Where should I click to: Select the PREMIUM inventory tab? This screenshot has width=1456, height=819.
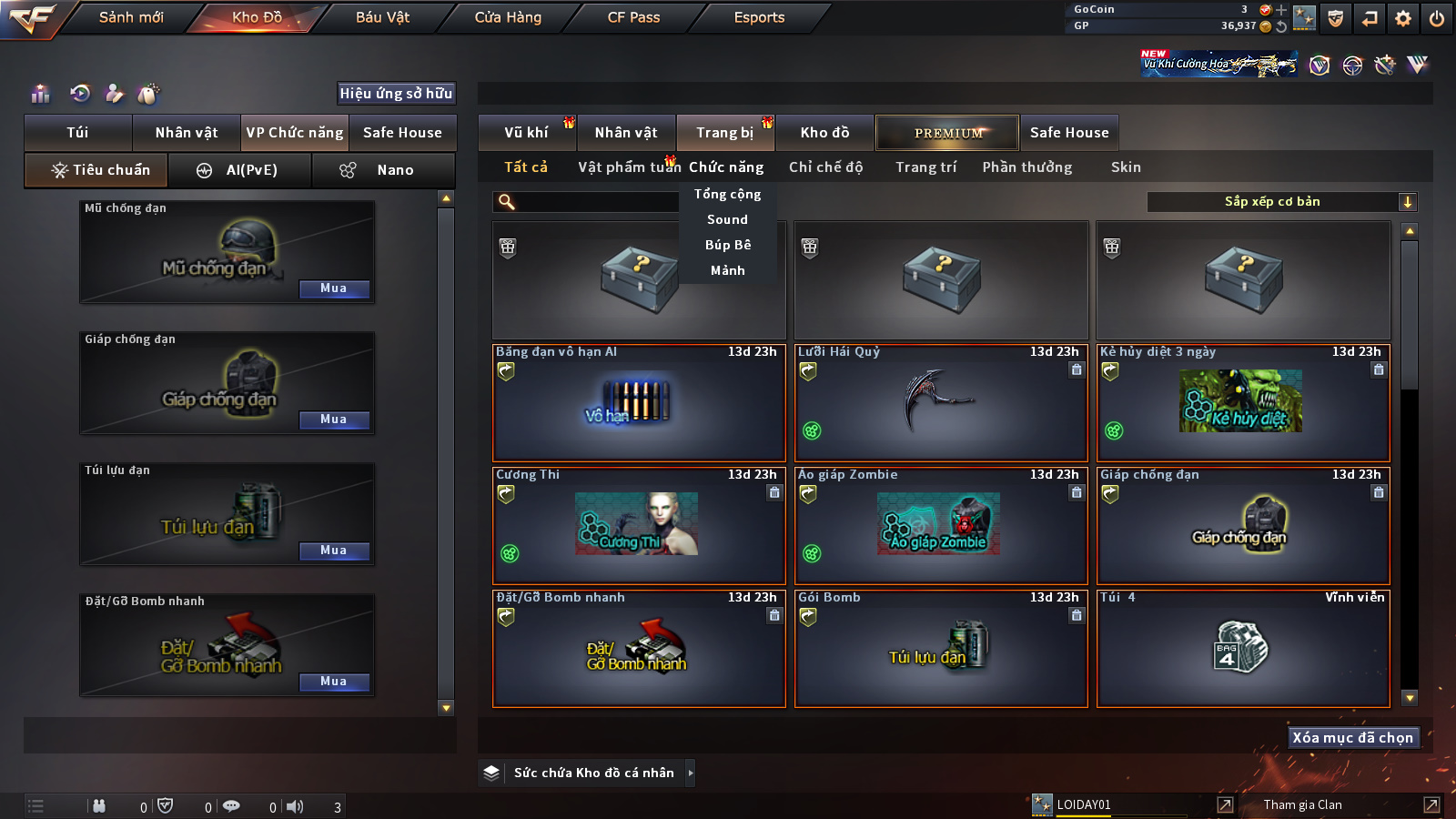click(947, 133)
